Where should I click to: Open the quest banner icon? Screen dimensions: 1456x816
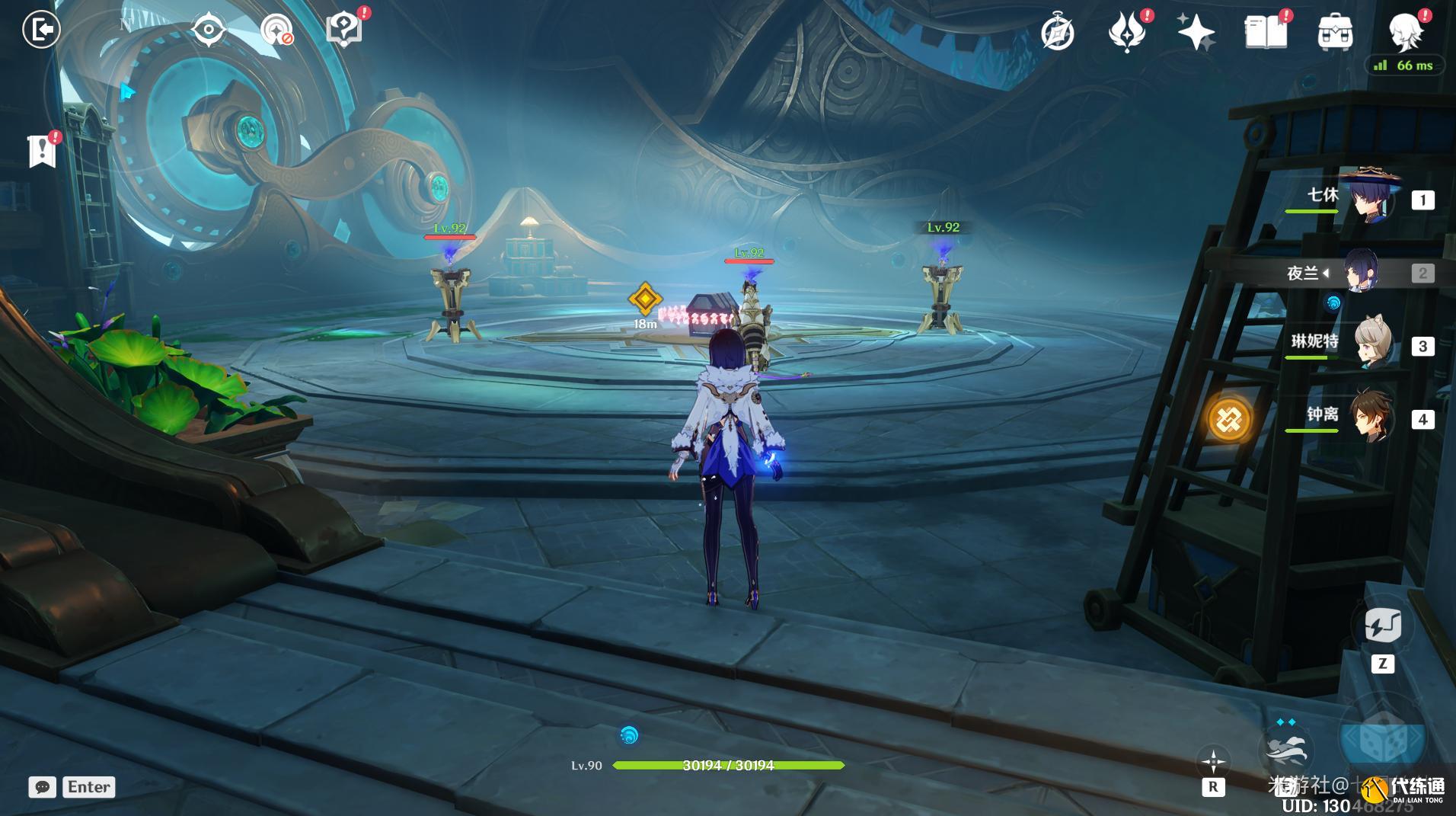tap(43, 151)
